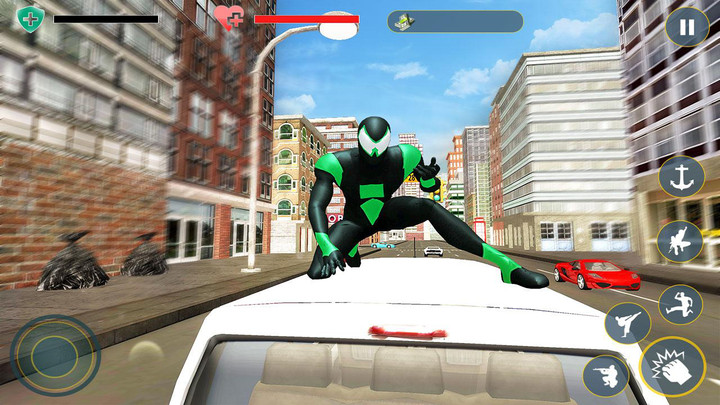Use the crouching shoot action

(x=606, y=375)
